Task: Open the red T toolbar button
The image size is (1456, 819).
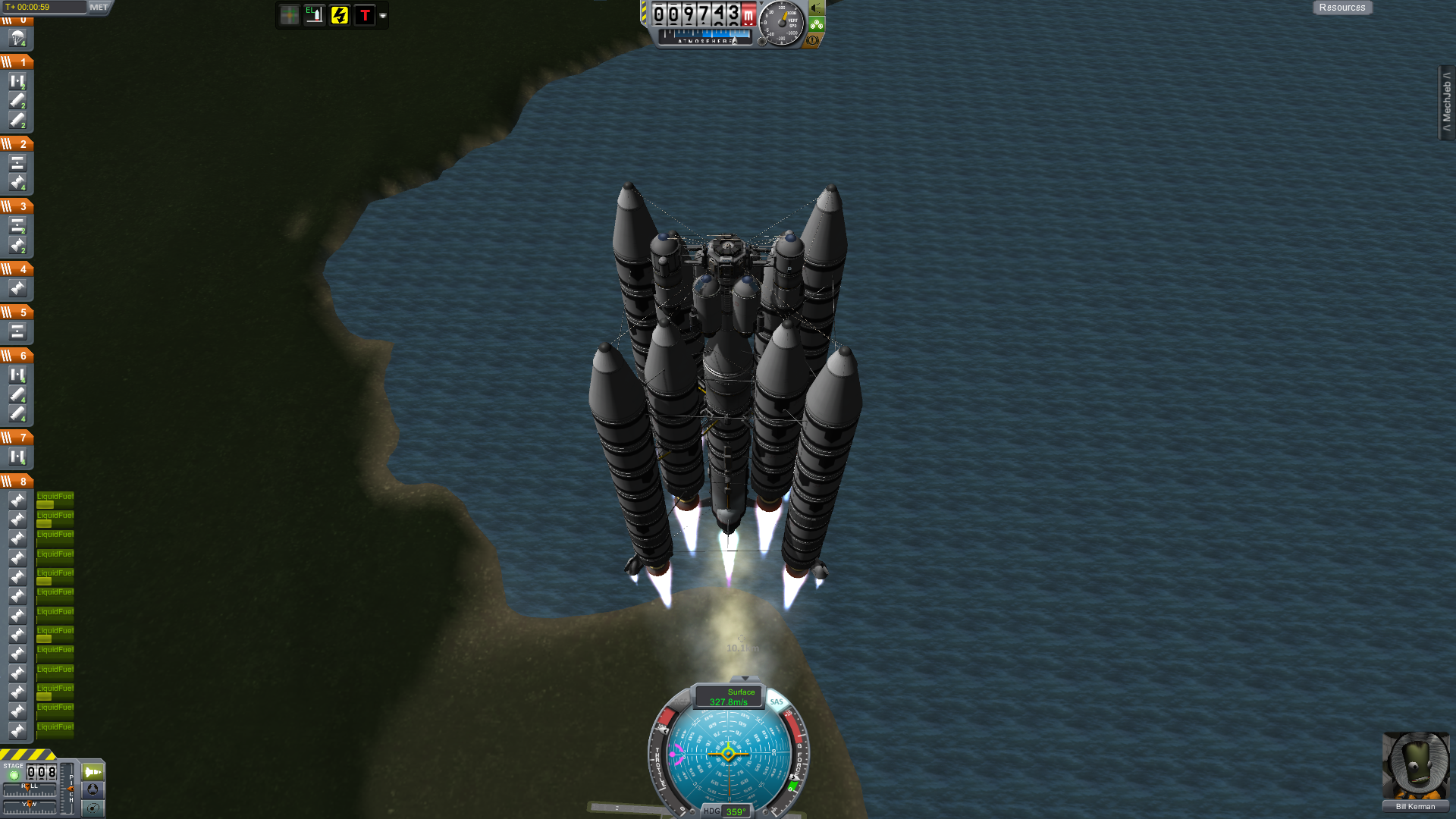Action: tap(365, 15)
